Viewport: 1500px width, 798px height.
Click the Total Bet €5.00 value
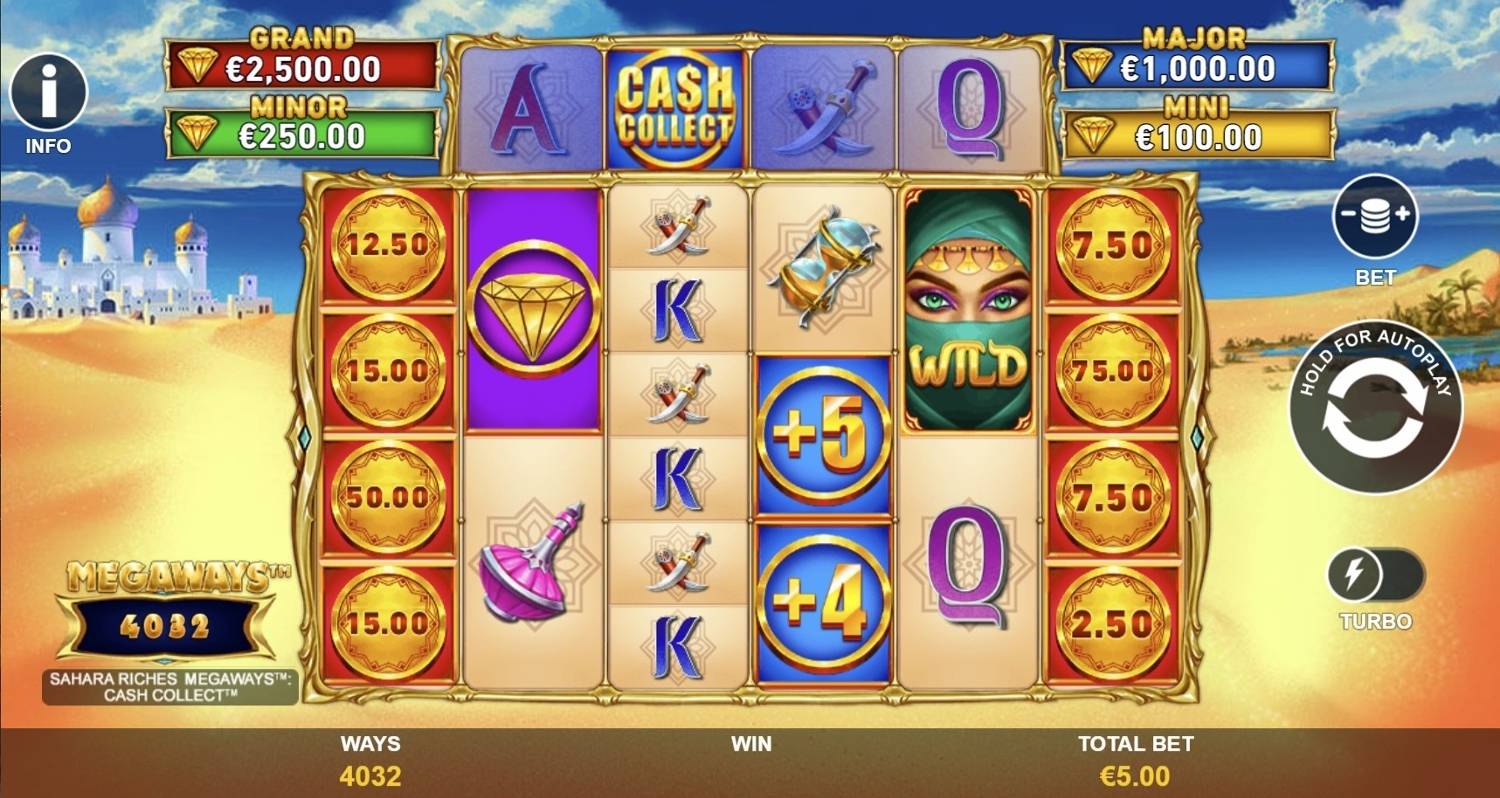[1137, 775]
